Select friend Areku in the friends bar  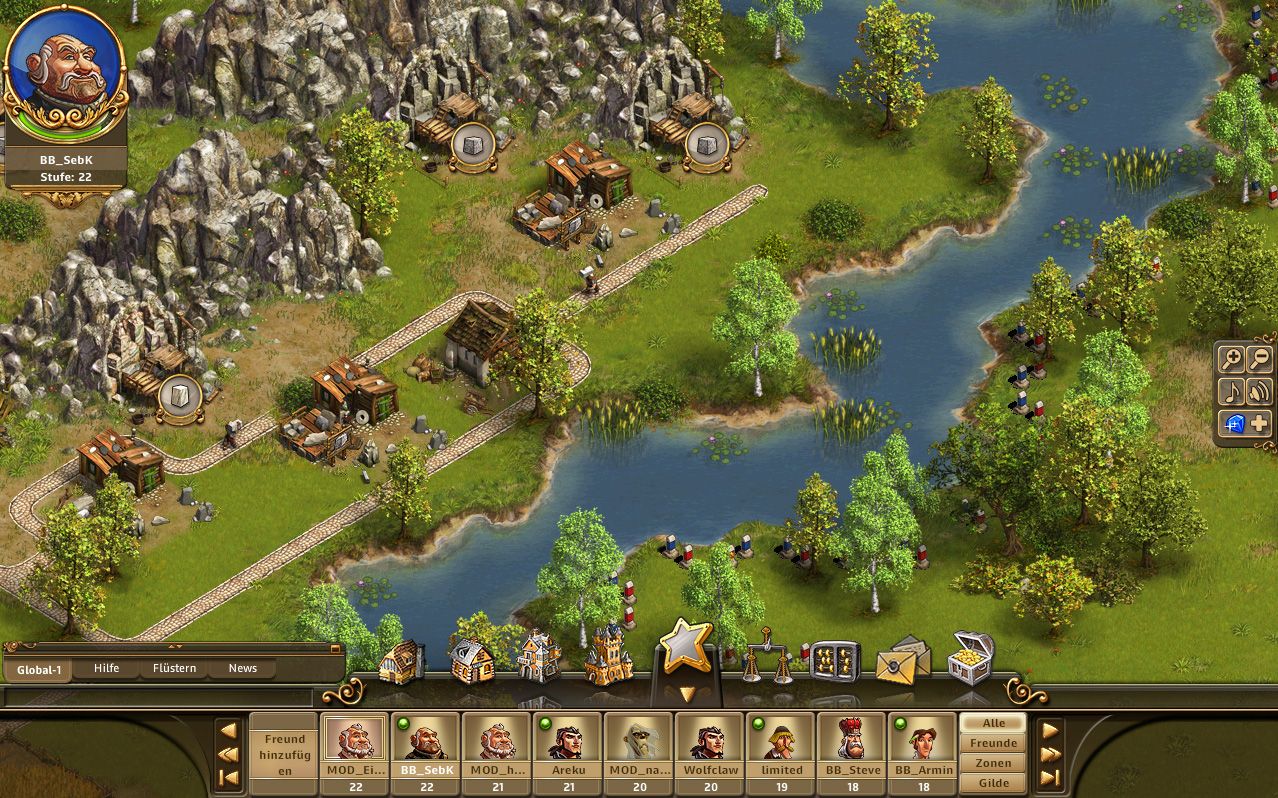pos(567,745)
